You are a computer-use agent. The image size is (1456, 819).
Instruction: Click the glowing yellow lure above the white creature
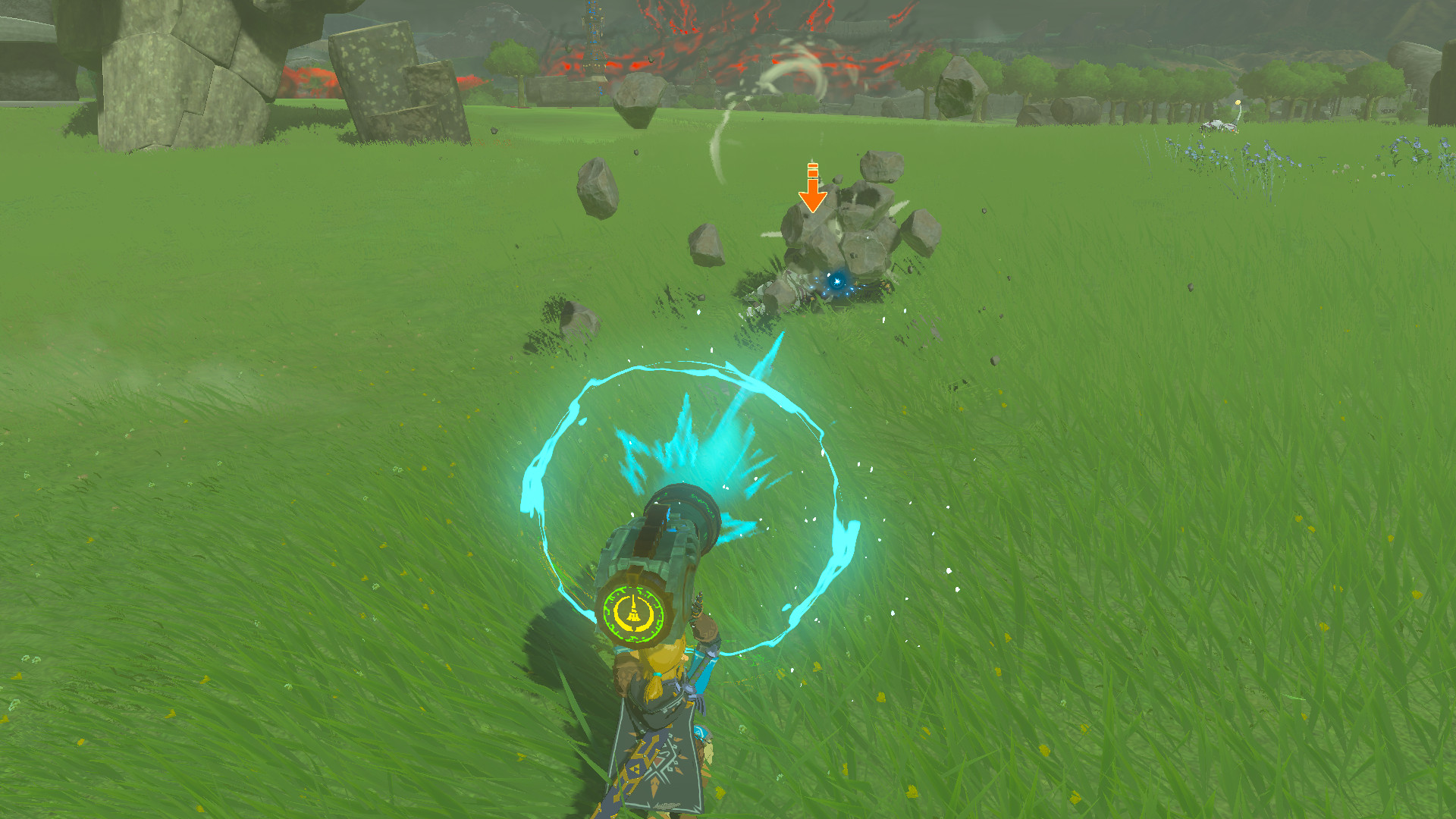(x=1238, y=102)
